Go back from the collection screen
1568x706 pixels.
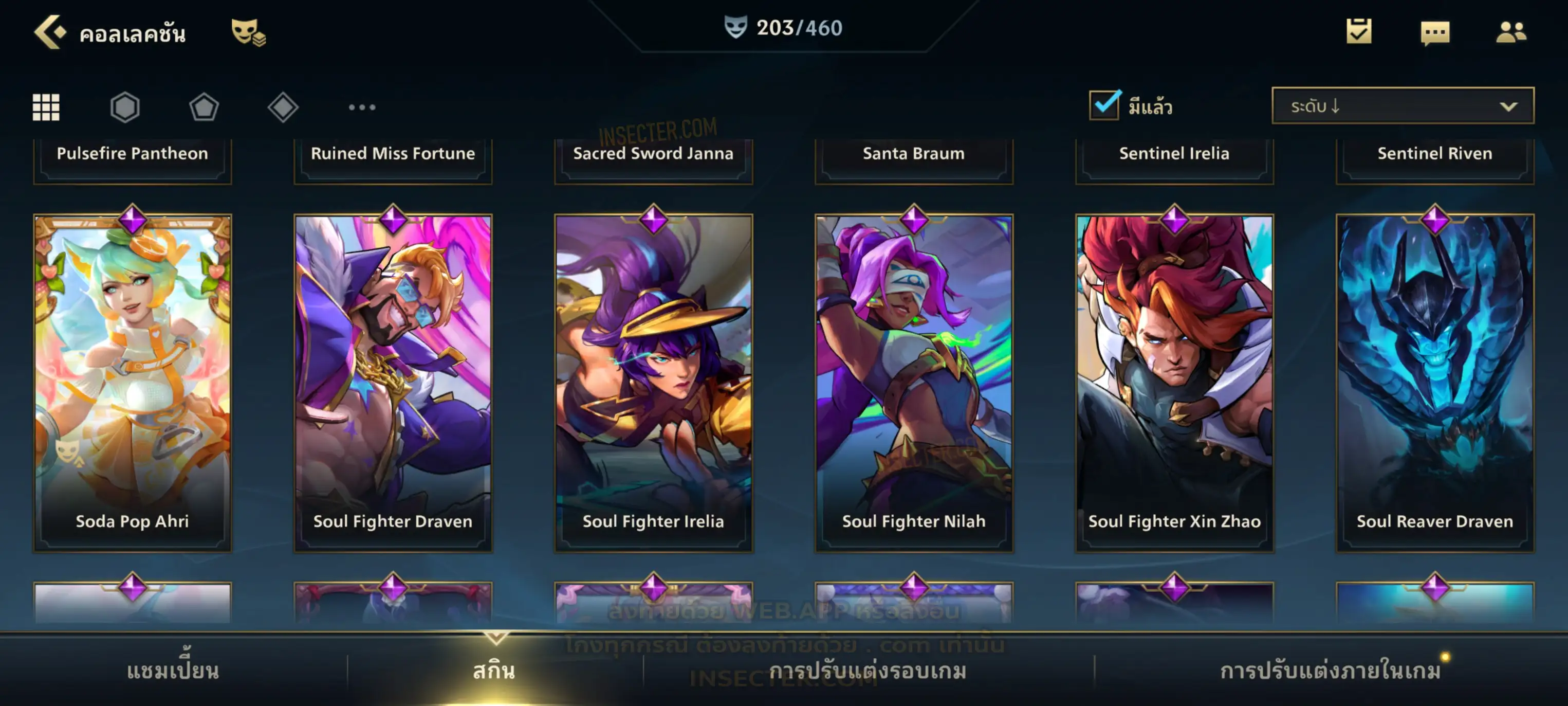pos(50,32)
